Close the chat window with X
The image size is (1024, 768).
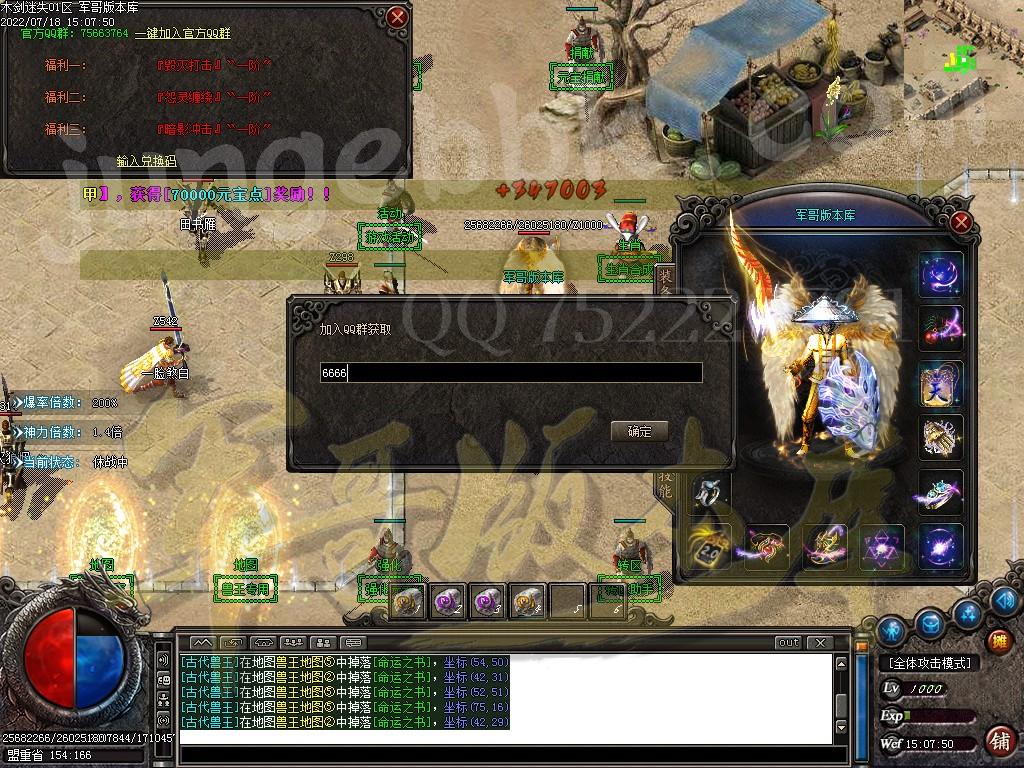pos(819,643)
